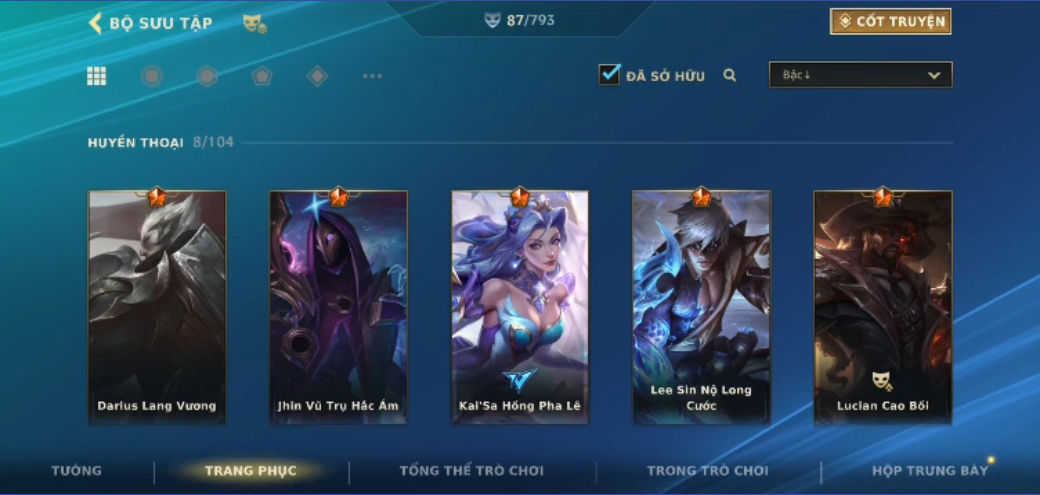Choose the diamond-shaped rarity filter

(x=317, y=76)
